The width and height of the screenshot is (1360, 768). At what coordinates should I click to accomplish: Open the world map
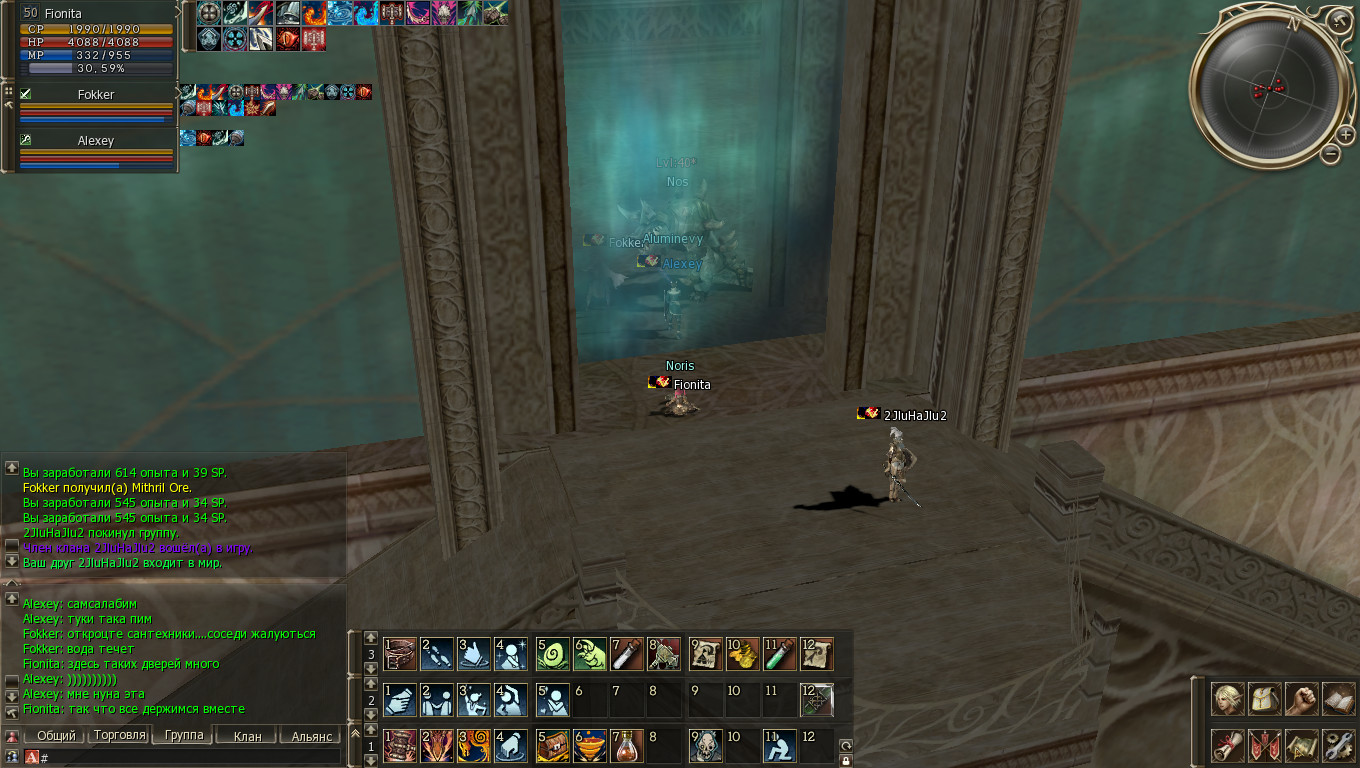pyautogui.click(x=1301, y=745)
